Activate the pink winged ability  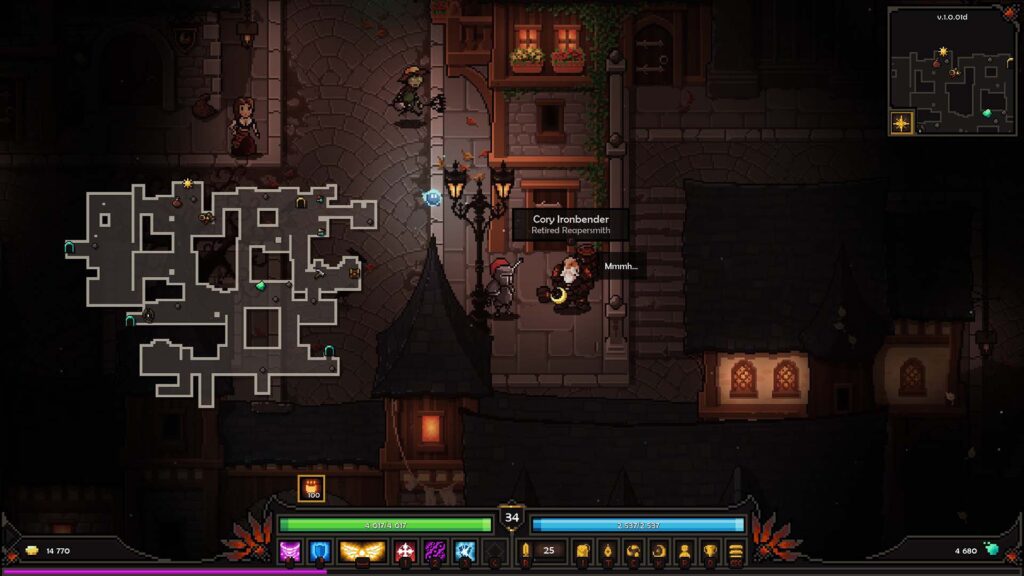point(290,550)
